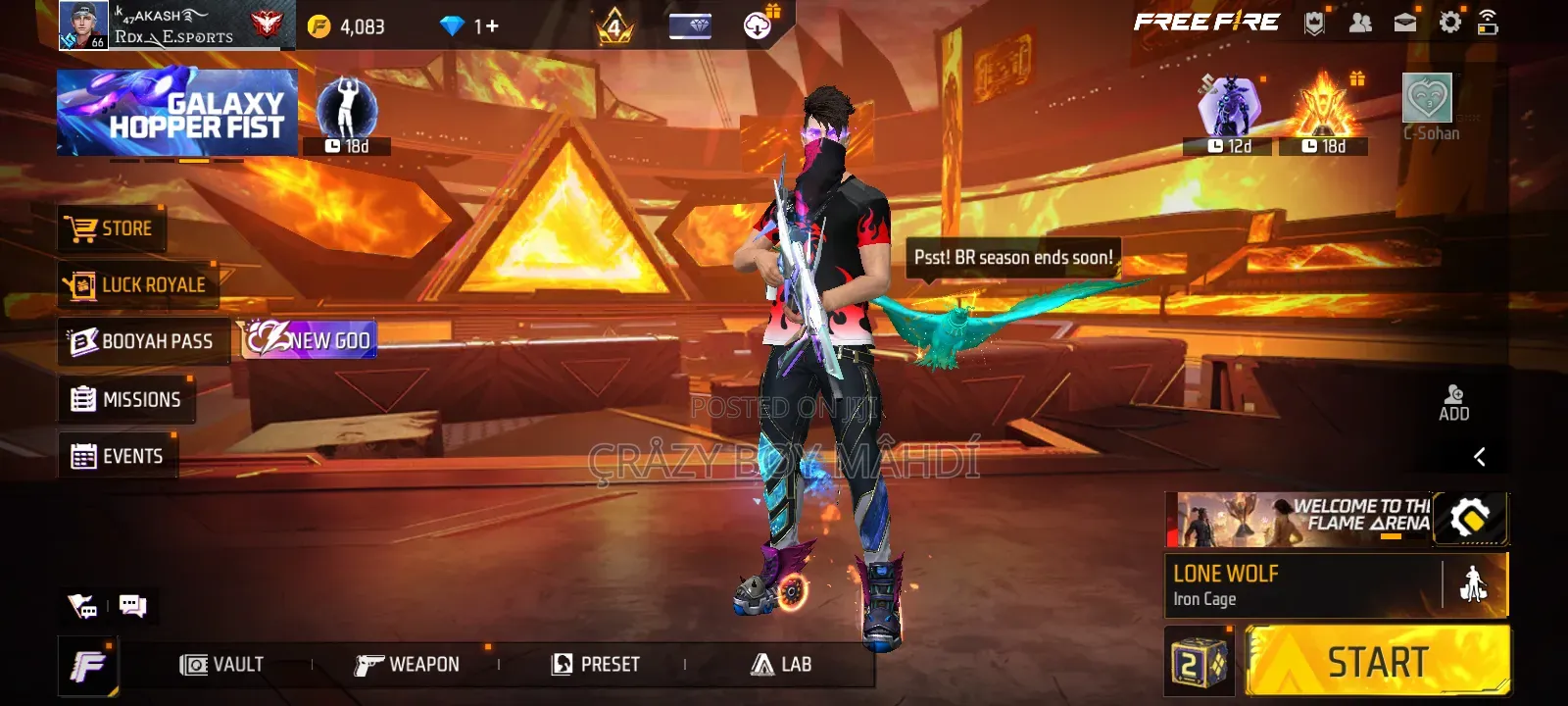
Task: Open the Galaxy Hopper Fist banner
Action: (177, 113)
